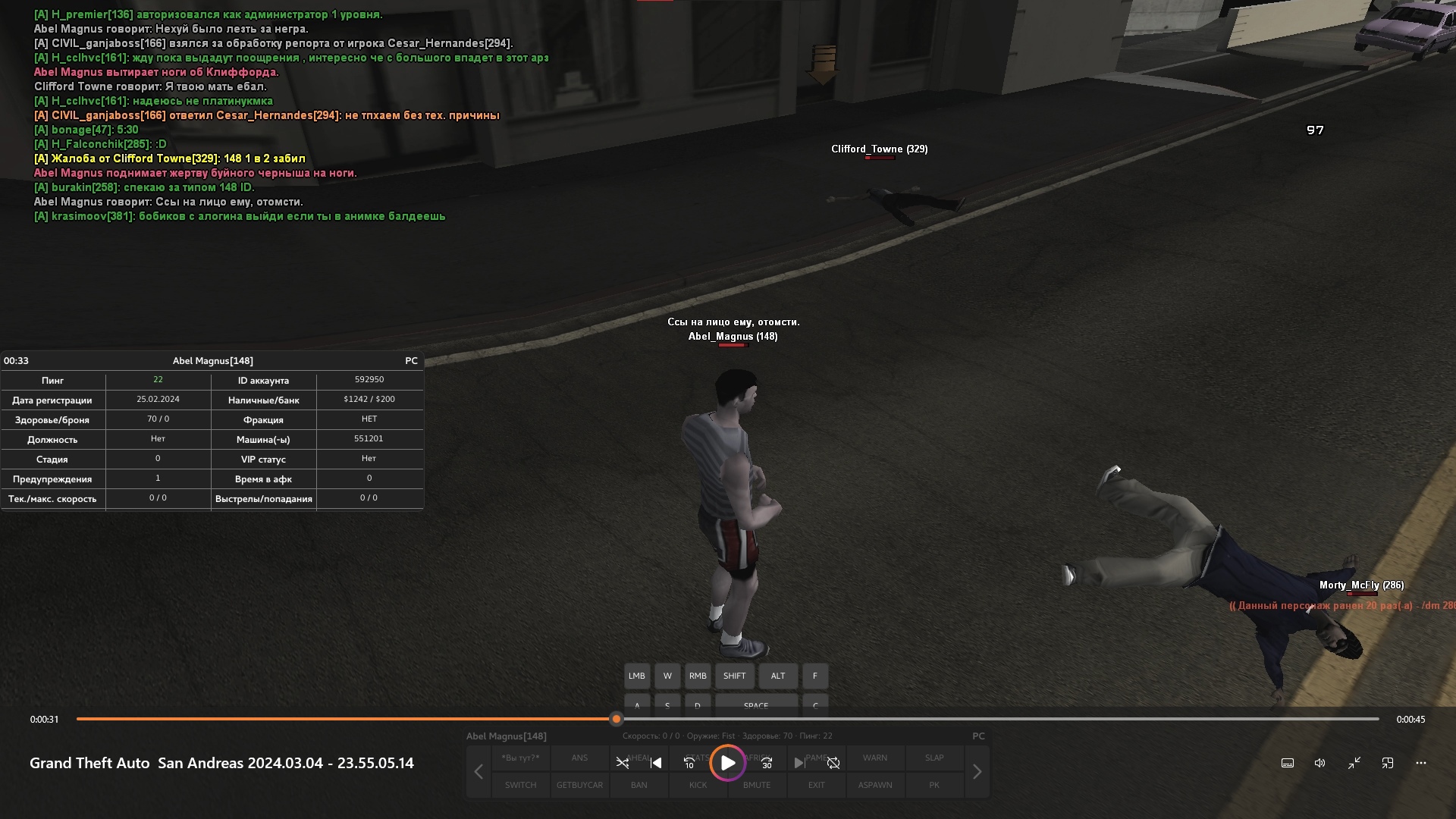Issue a WARN to the spectated player
1456x819 pixels.
click(x=874, y=758)
